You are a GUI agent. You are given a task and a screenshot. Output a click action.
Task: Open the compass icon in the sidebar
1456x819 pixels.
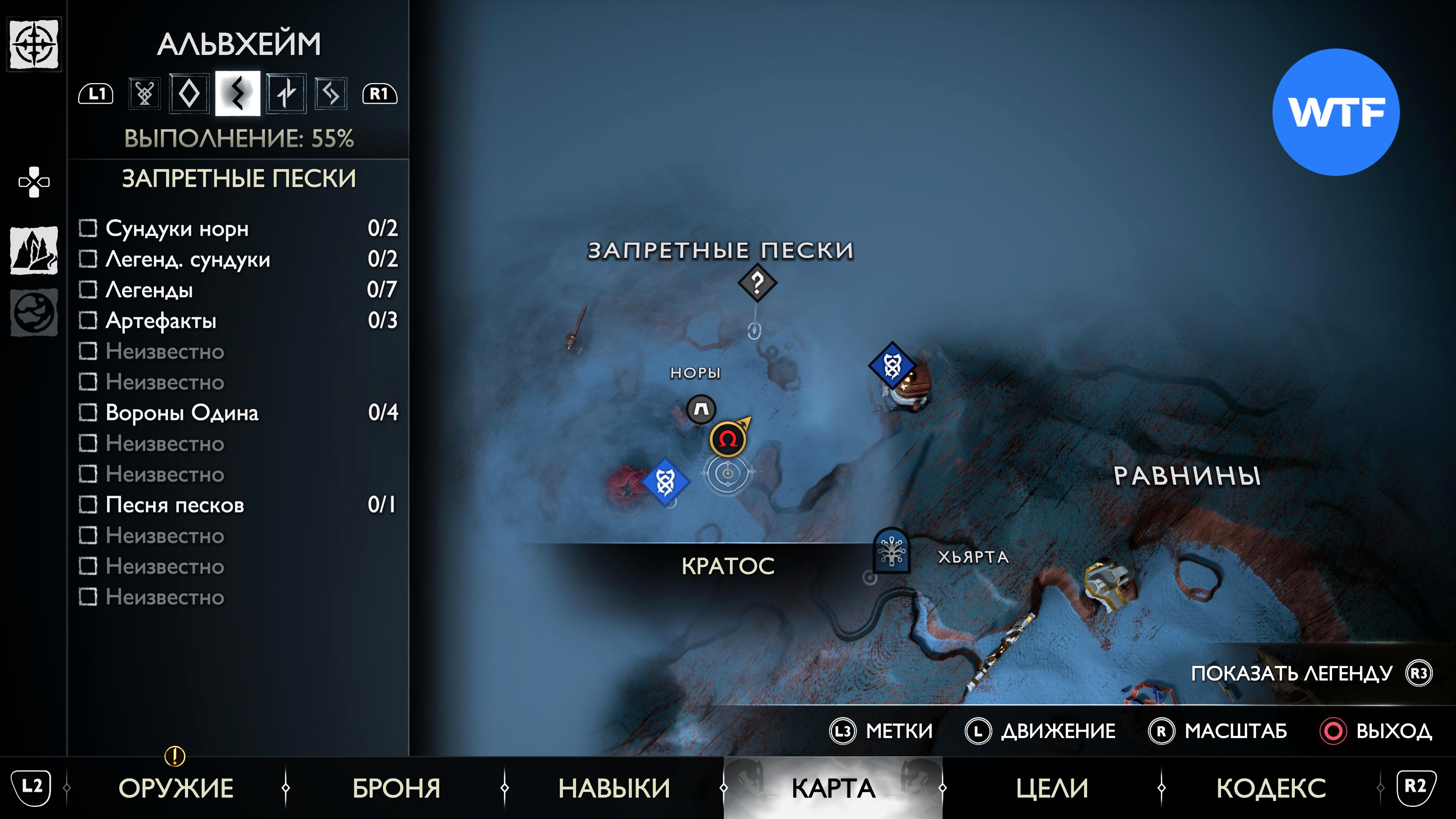[34, 44]
